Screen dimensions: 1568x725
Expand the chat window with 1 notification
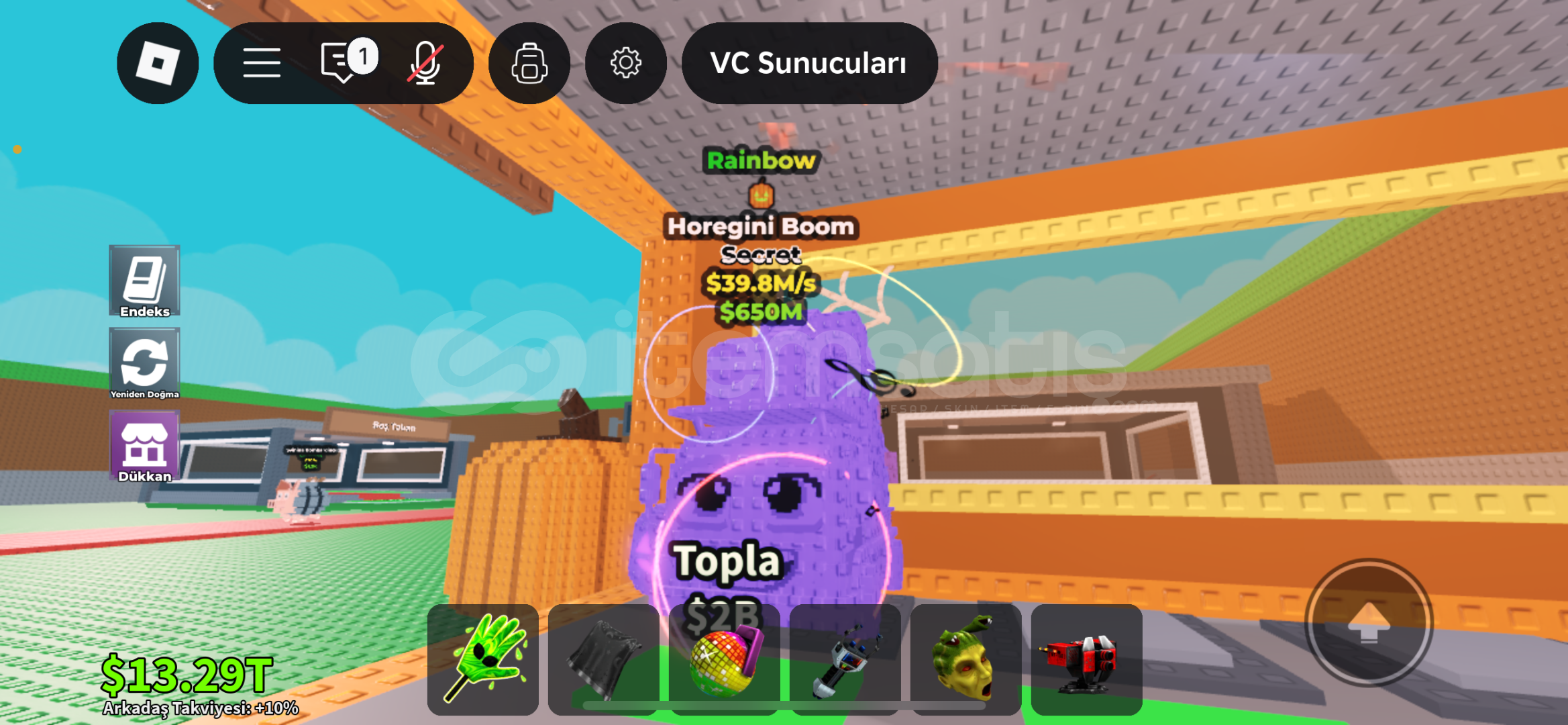[x=342, y=62]
